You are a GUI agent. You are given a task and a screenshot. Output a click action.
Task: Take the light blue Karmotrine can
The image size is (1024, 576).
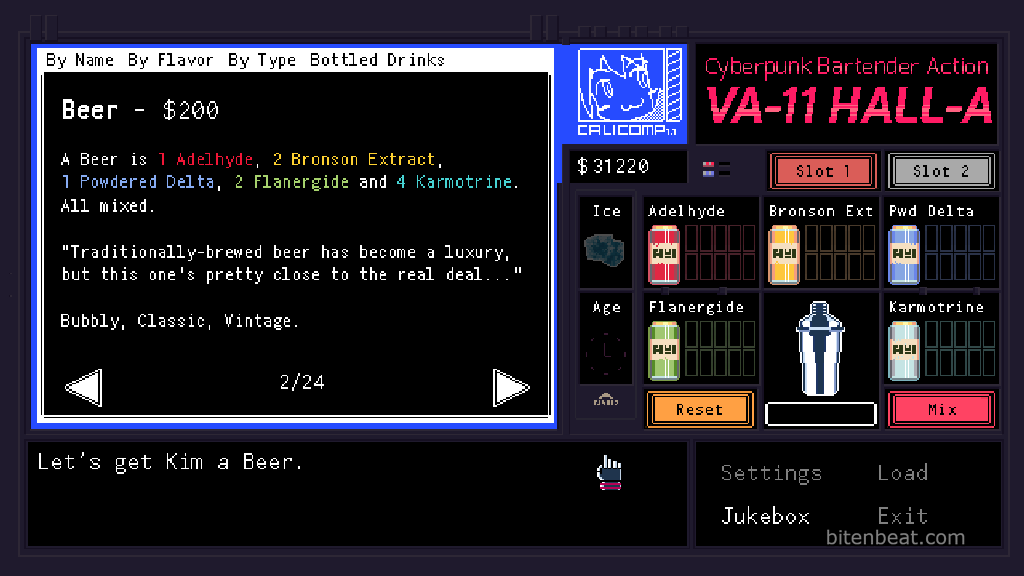pyautogui.click(x=904, y=350)
